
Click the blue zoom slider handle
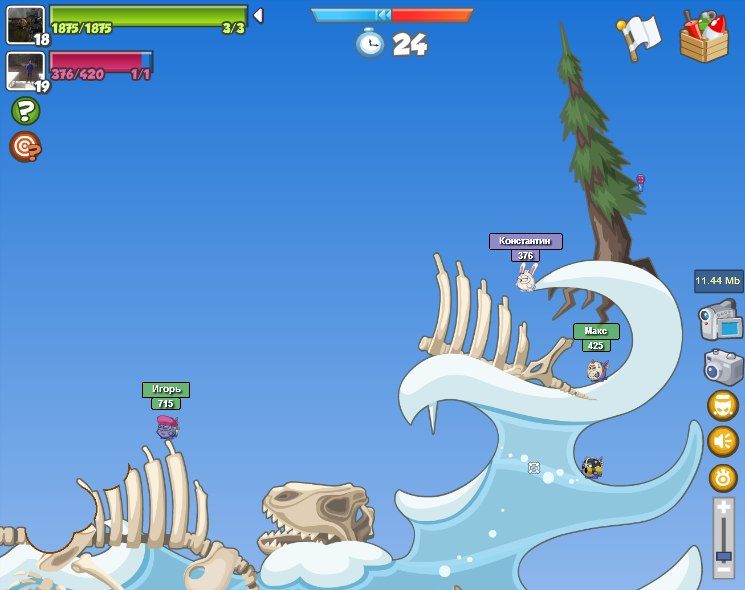(x=723, y=555)
